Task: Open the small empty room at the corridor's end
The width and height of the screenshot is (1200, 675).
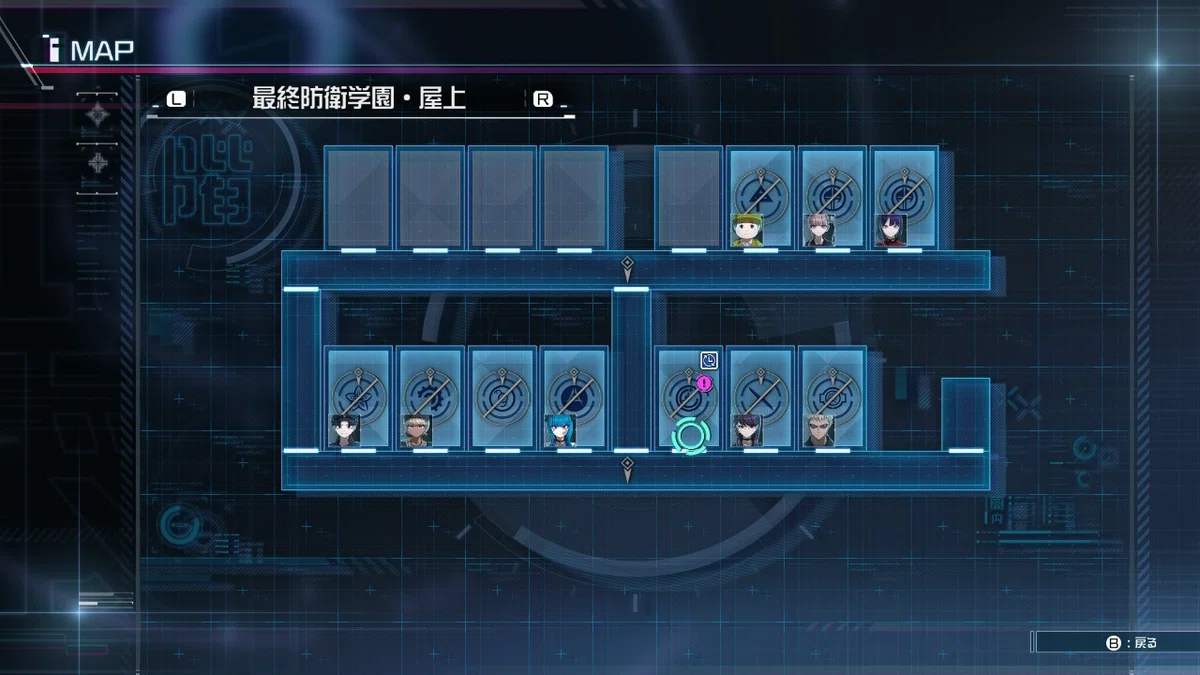Action: 965,414
